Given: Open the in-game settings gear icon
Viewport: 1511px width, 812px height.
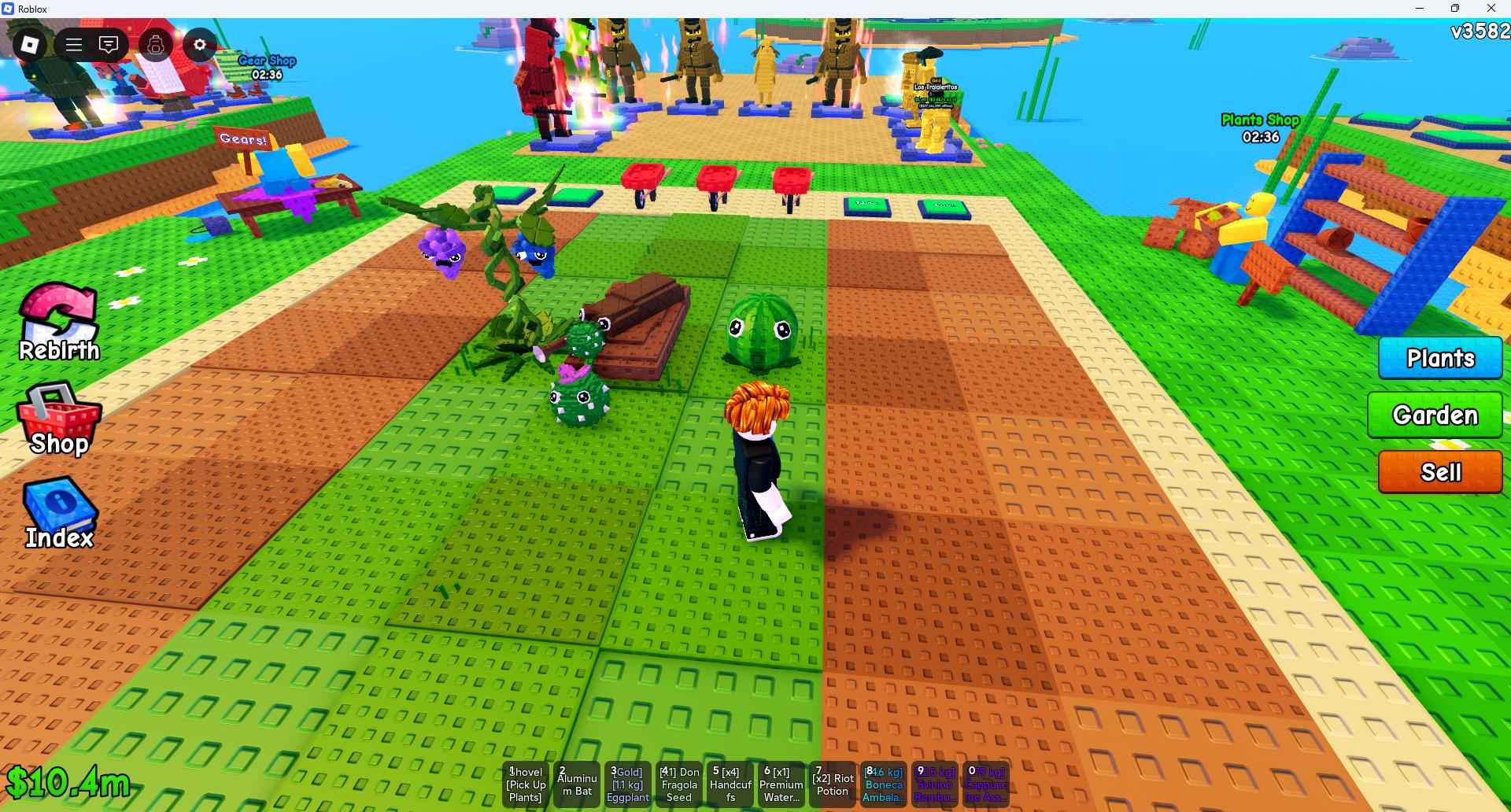Looking at the screenshot, I should (x=199, y=44).
